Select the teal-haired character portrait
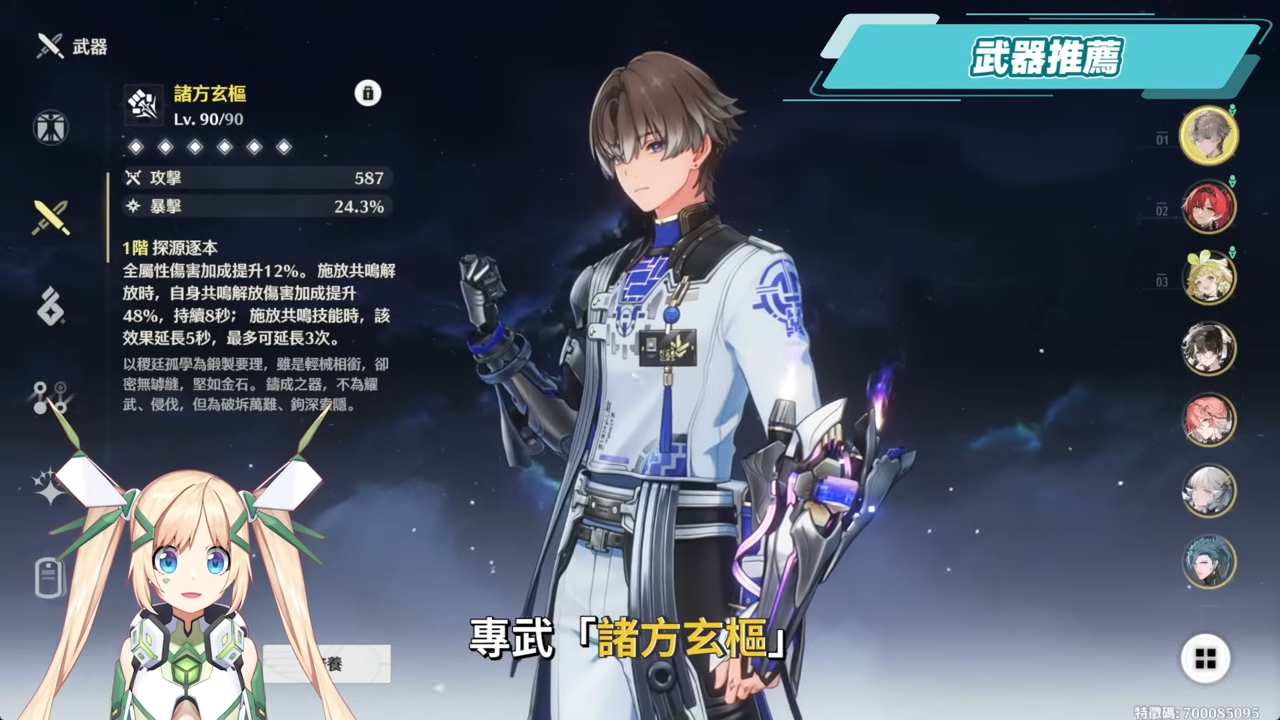 click(1208, 562)
